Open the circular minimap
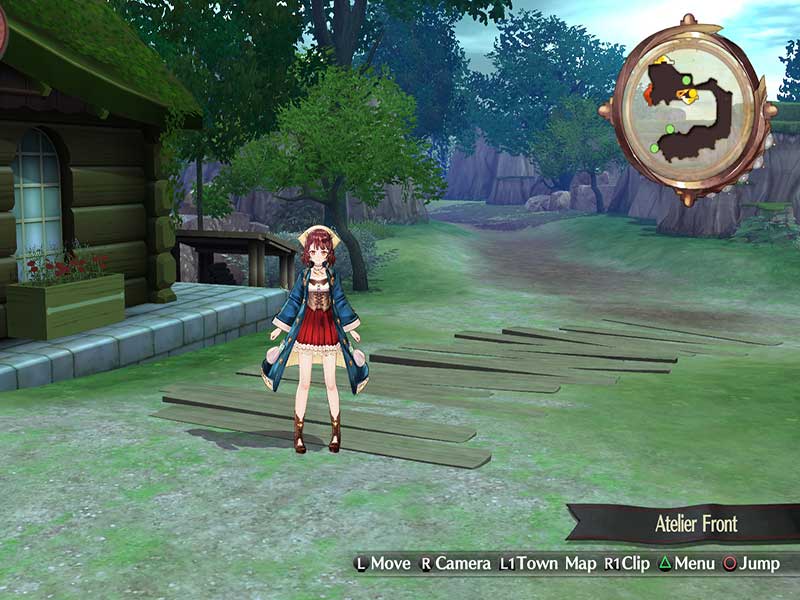The height and width of the screenshot is (600, 800). [688, 109]
